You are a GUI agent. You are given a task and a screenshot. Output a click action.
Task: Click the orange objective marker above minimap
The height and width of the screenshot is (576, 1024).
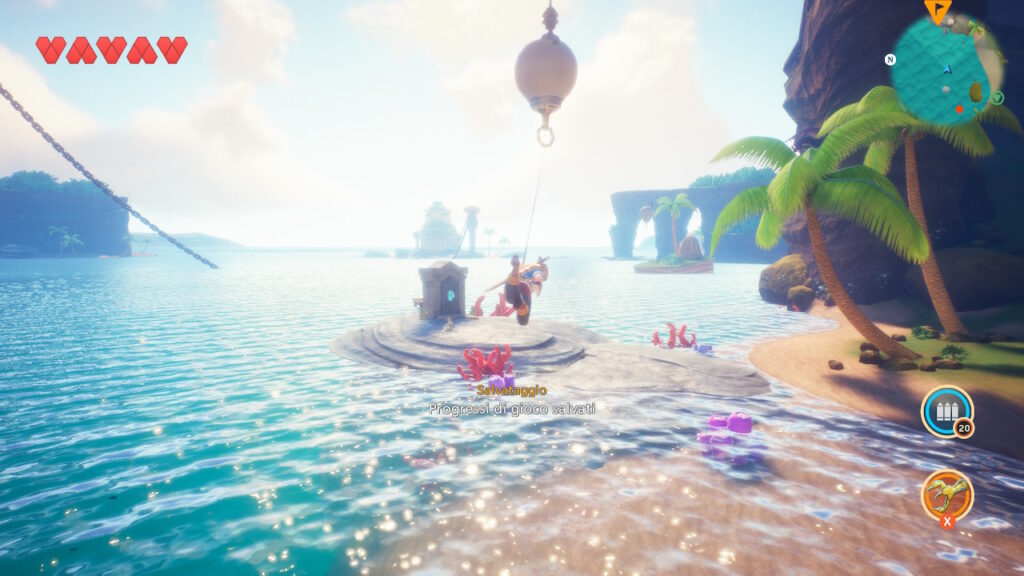(937, 10)
